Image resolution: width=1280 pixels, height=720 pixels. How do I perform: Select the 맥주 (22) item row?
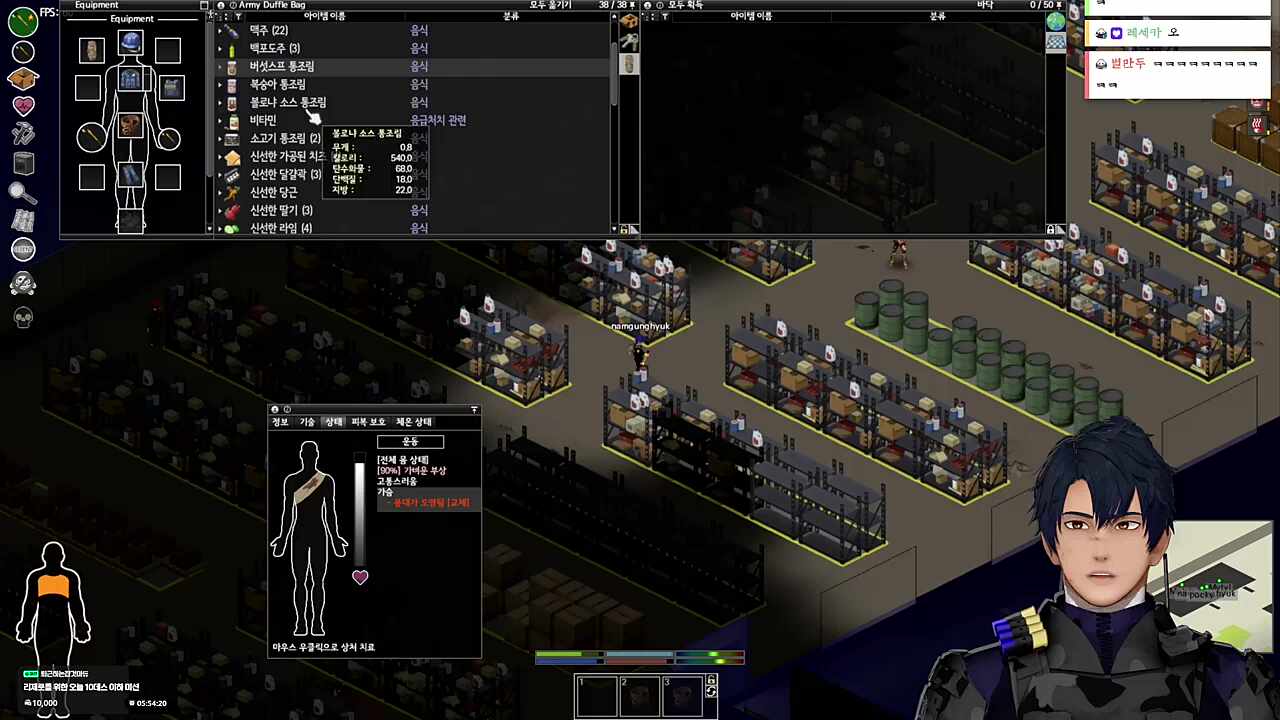point(268,30)
